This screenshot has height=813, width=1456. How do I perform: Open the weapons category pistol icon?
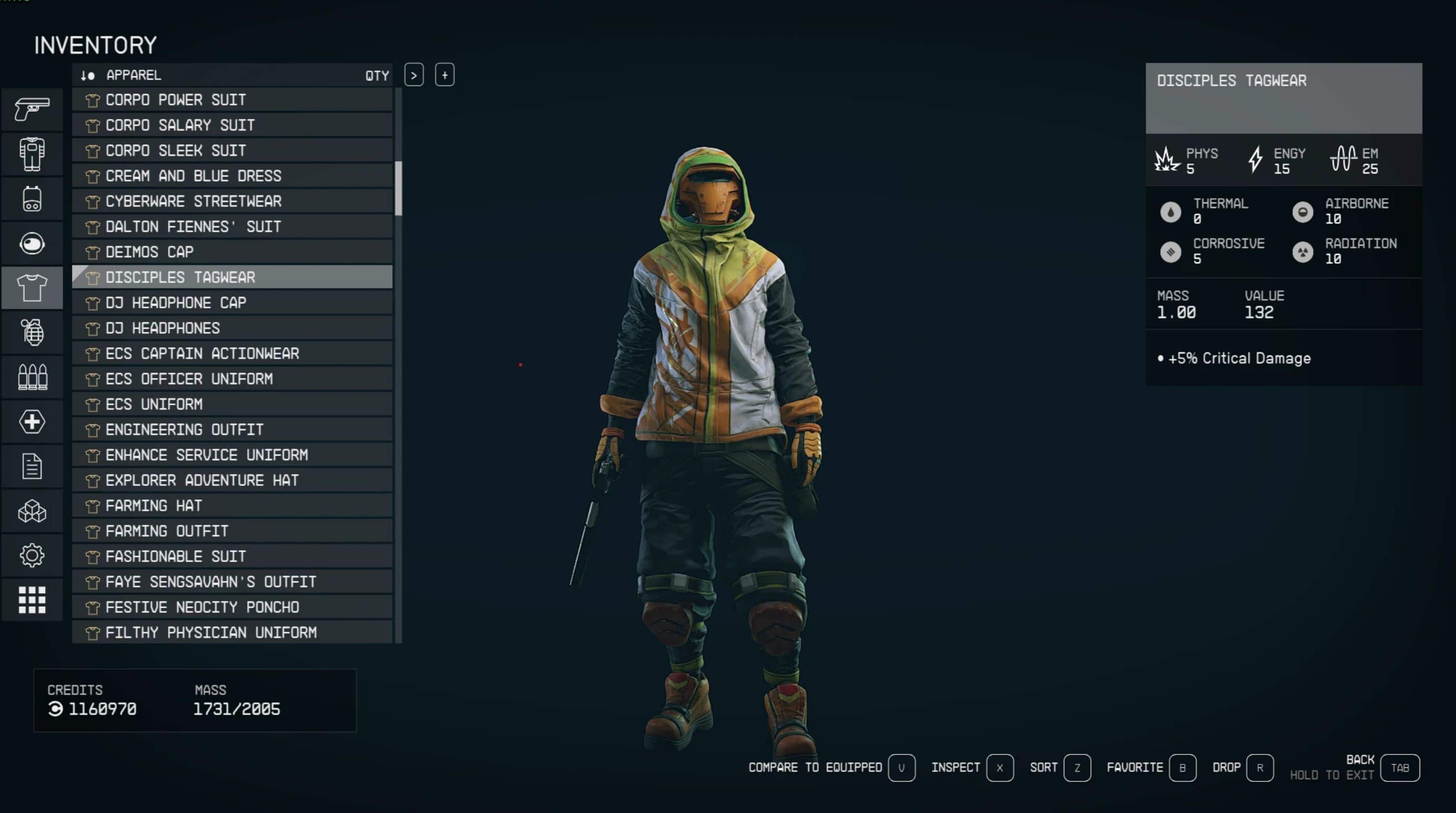32,109
